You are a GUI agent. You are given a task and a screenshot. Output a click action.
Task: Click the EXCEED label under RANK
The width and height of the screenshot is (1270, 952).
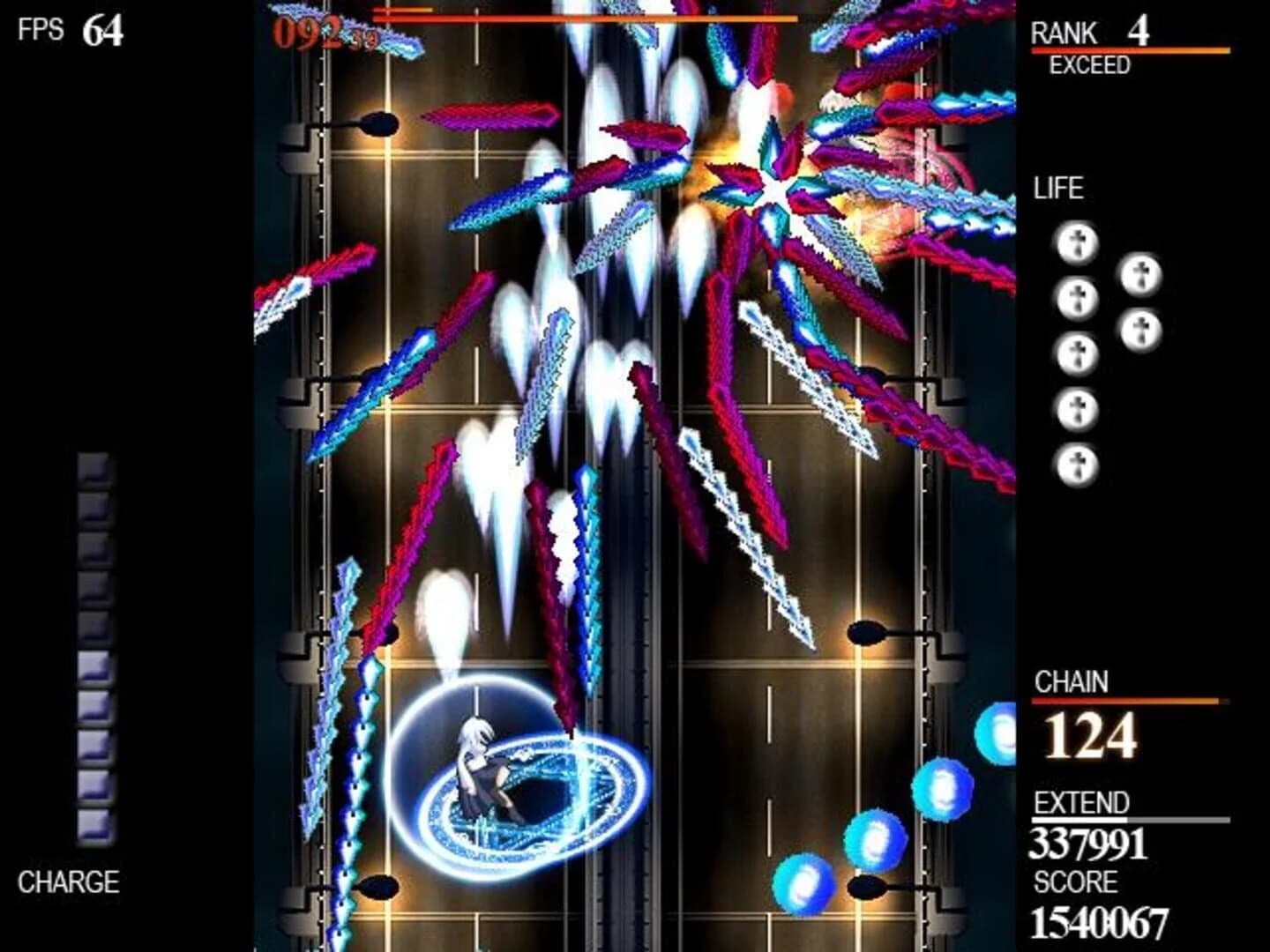coord(1089,63)
